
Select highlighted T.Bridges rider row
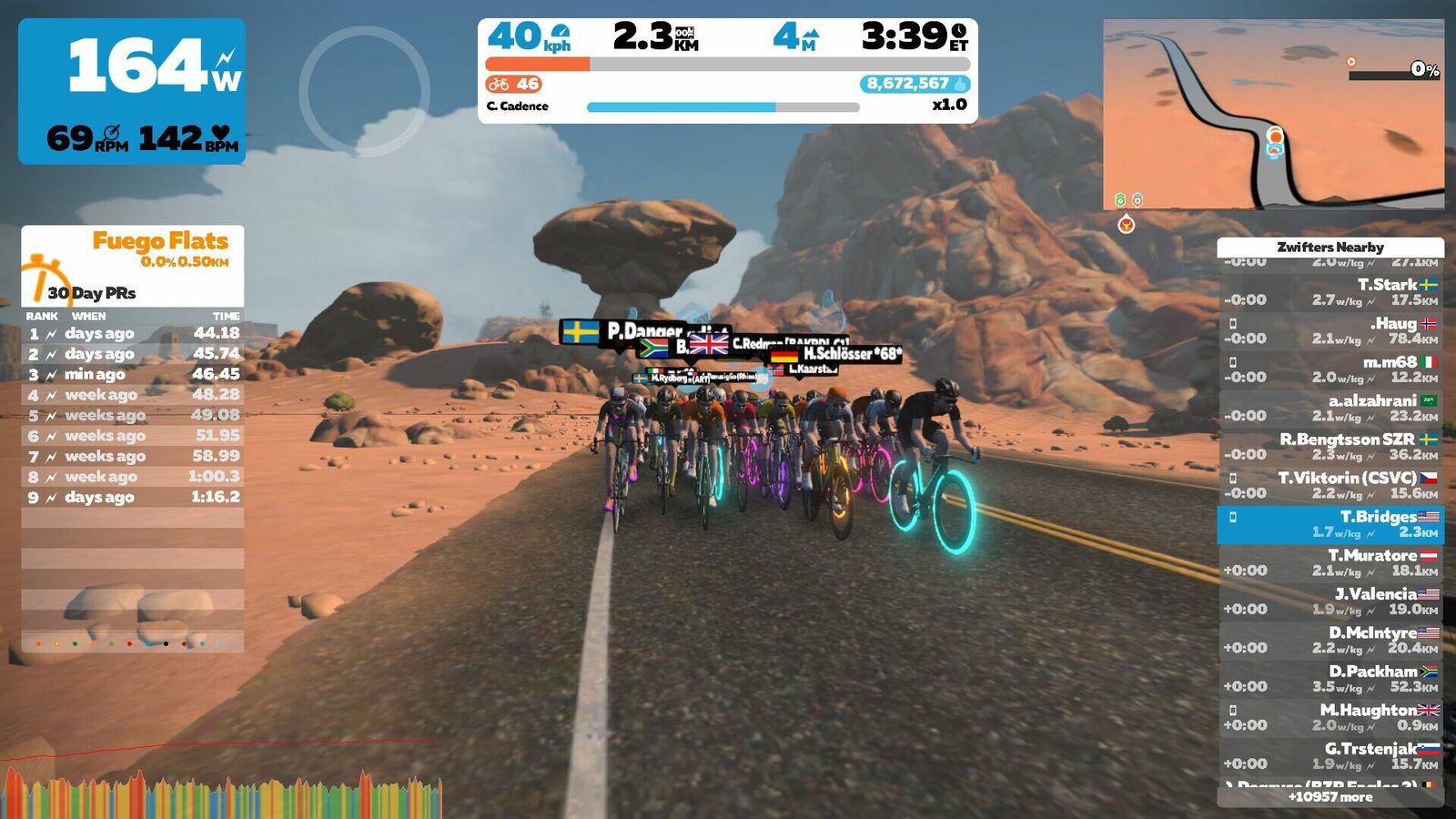[x=1330, y=524]
